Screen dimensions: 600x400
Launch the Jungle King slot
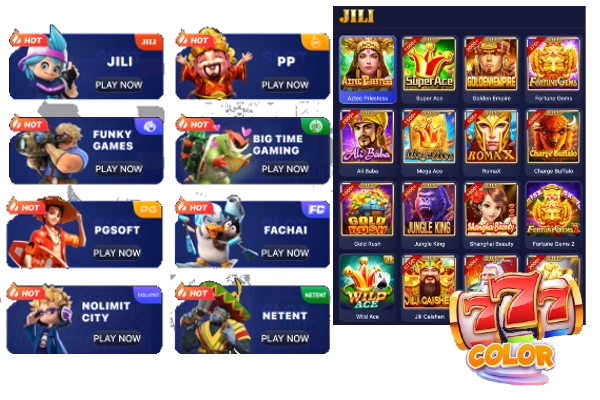point(428,210)
